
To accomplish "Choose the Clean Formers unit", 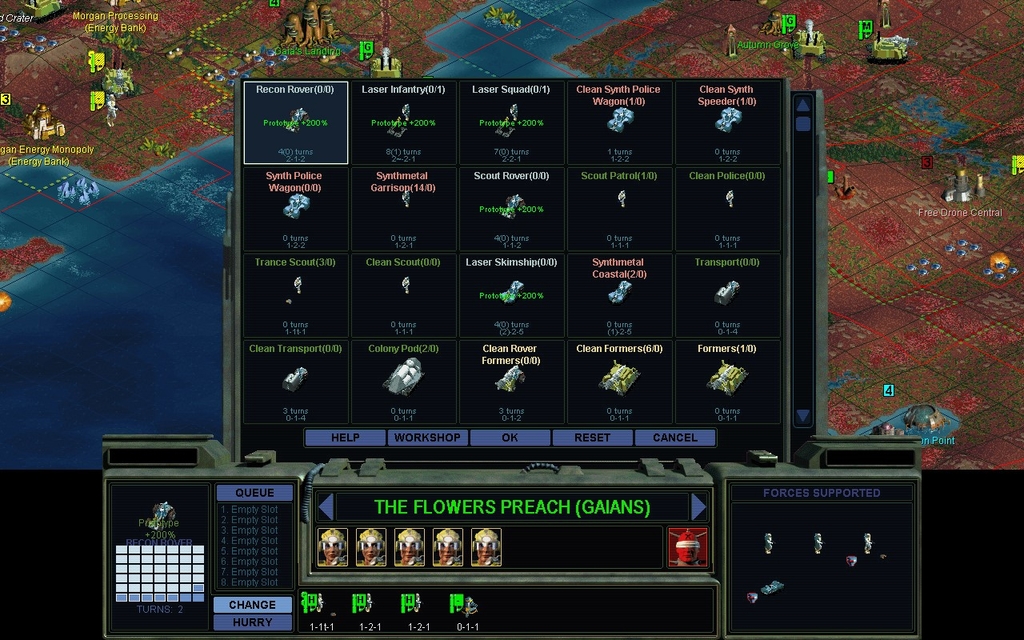I will [619, 381].
